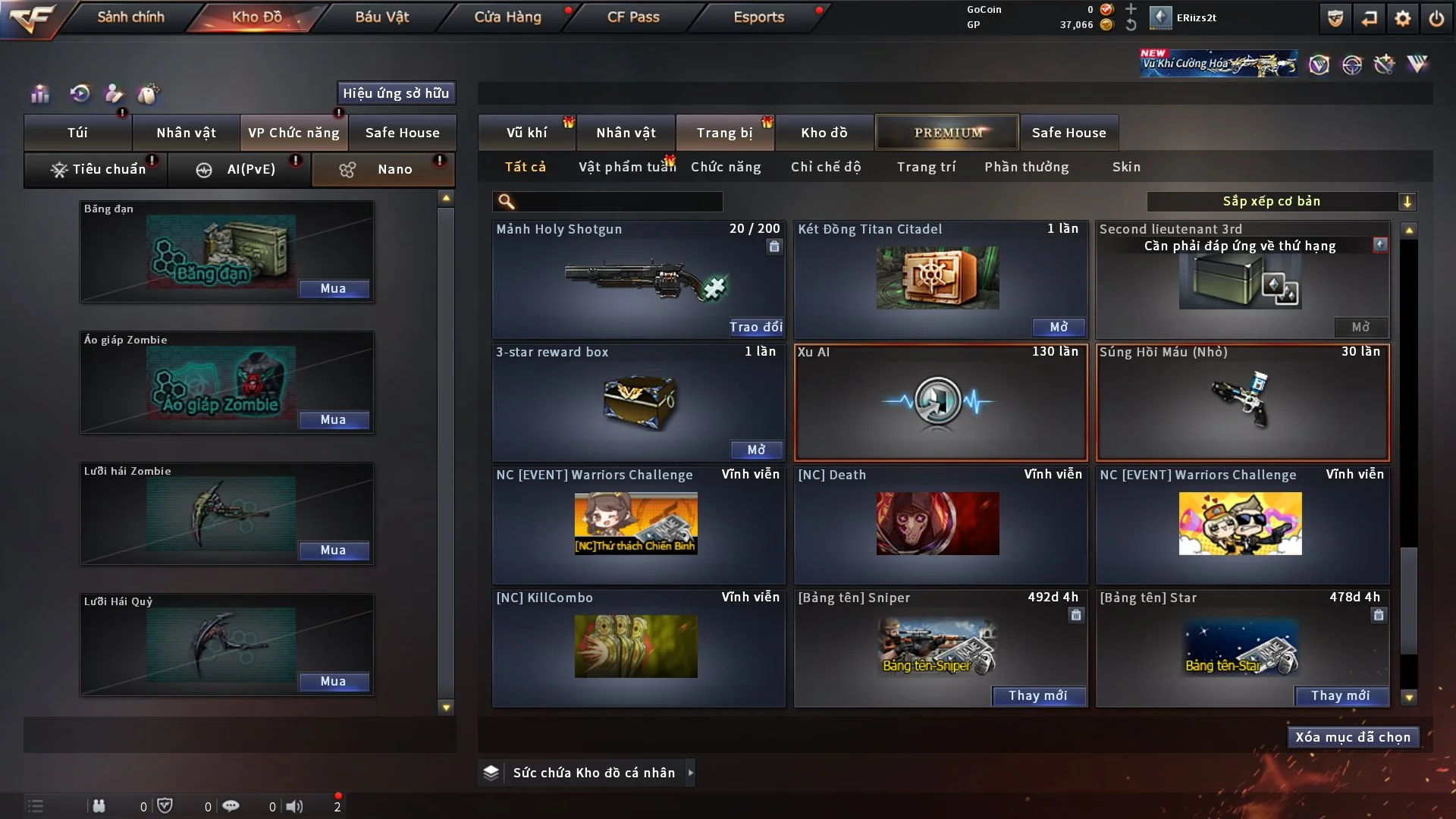This screenshot has height=819, width=1456.
Task: Click Xóa mục đã chọn delete button
Action: [x=1352, y=737]
